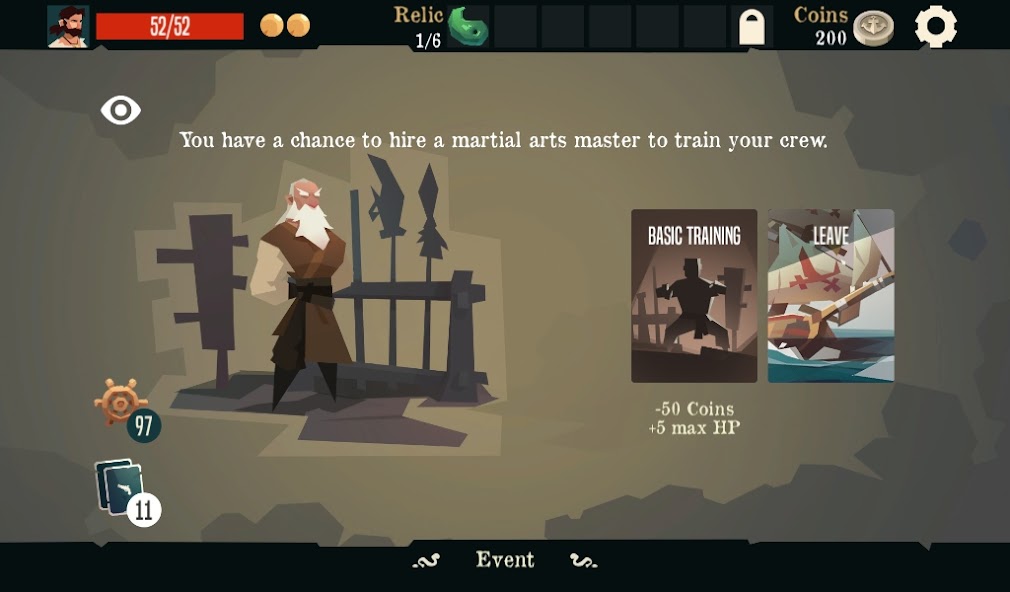Click the ship's wheel icon
The height and width of the screenshot is (592, 1010).
pyautogui.click(x=119, y=402)
